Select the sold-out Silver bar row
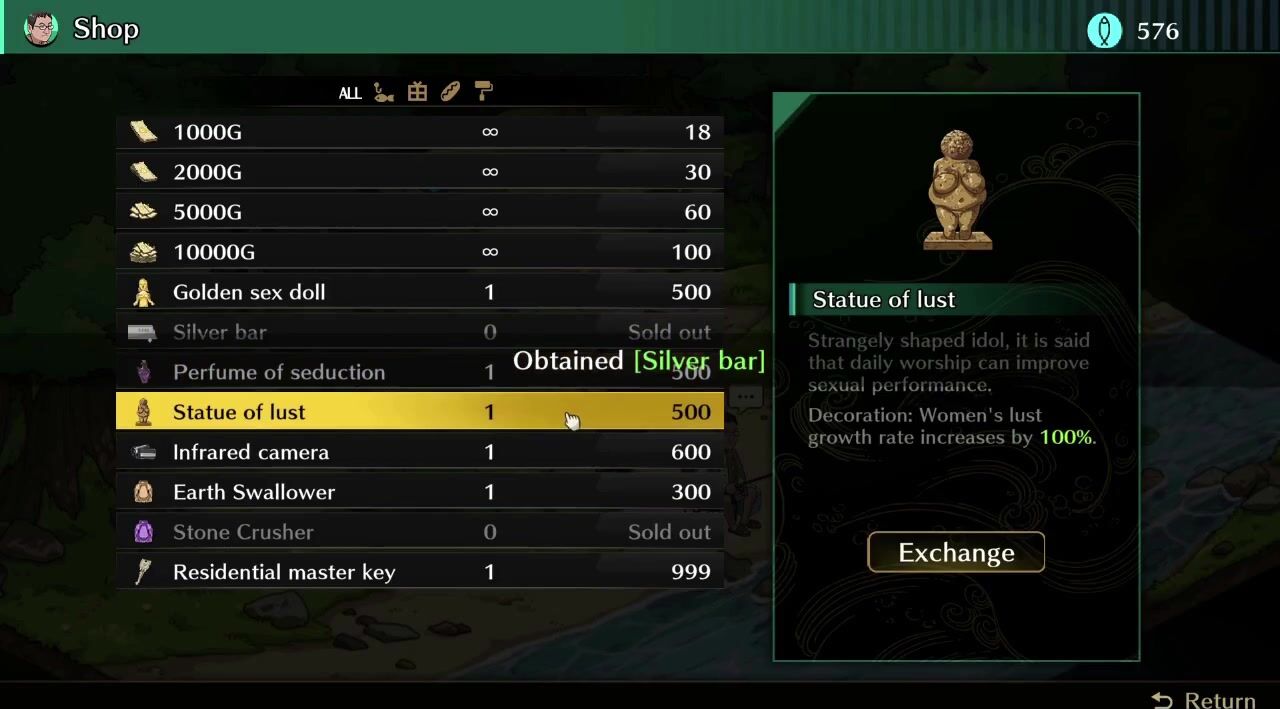 click(420, 332)
